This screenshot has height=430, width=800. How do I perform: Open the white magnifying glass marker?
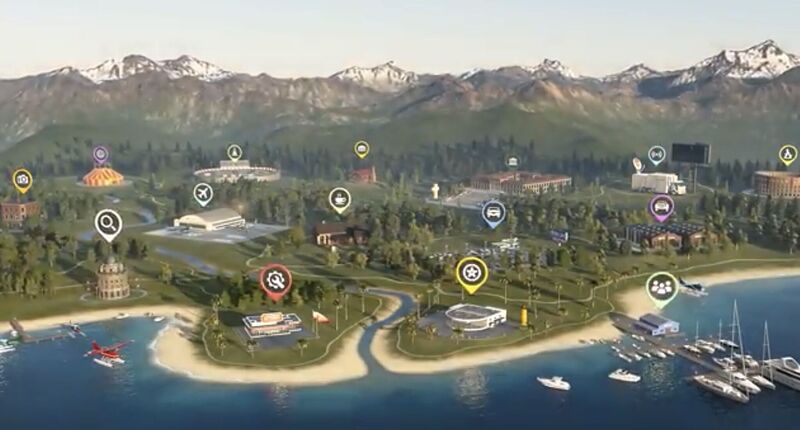[x=108, y=223]
